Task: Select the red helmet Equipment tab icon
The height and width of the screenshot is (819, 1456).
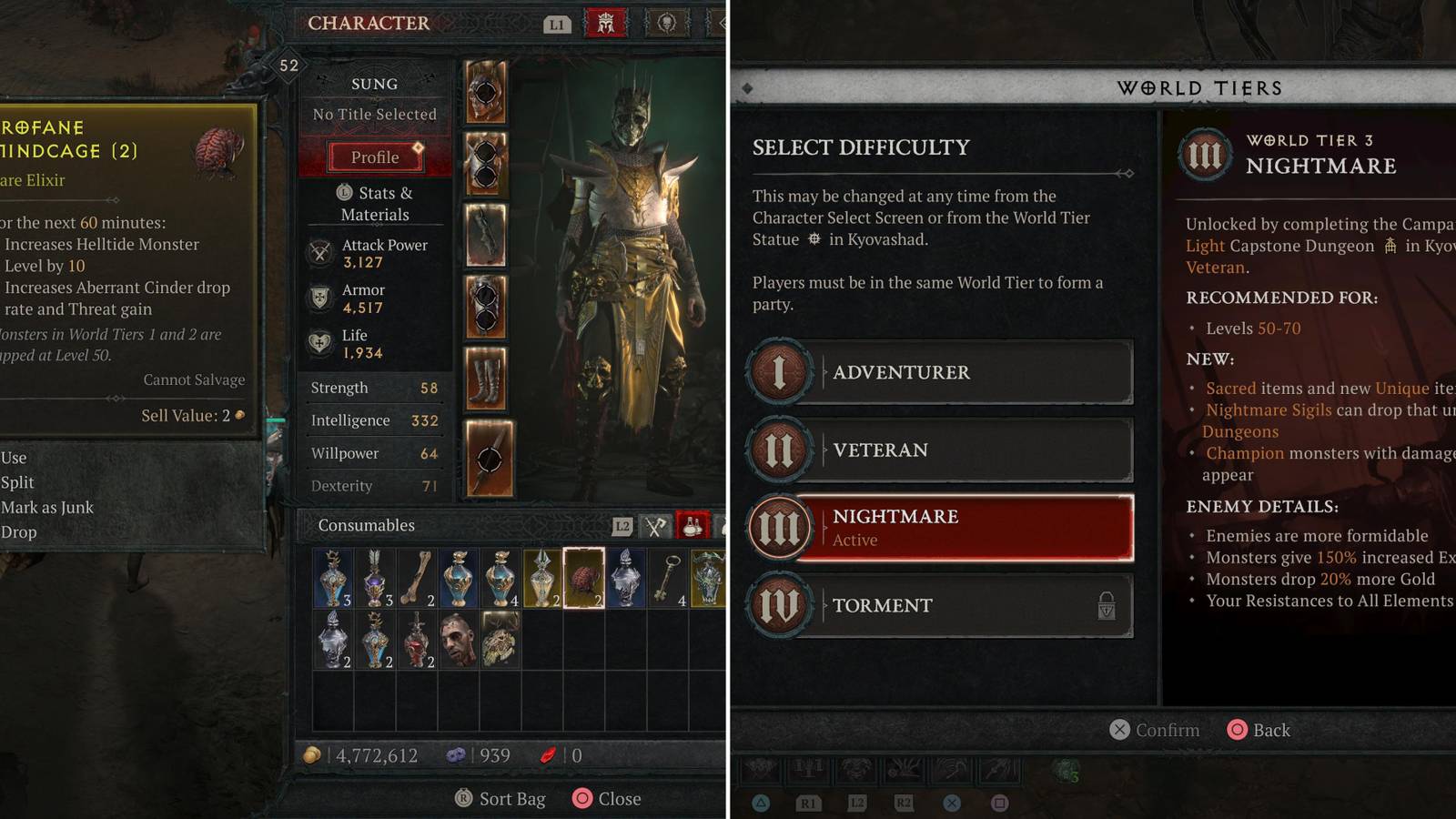Action: tap(606, 24)
